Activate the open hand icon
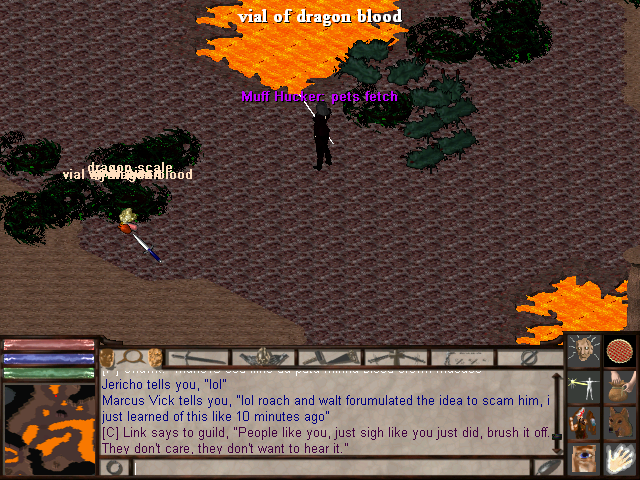The width and height of the screenshot is (640, 480). tap(620, 458)
